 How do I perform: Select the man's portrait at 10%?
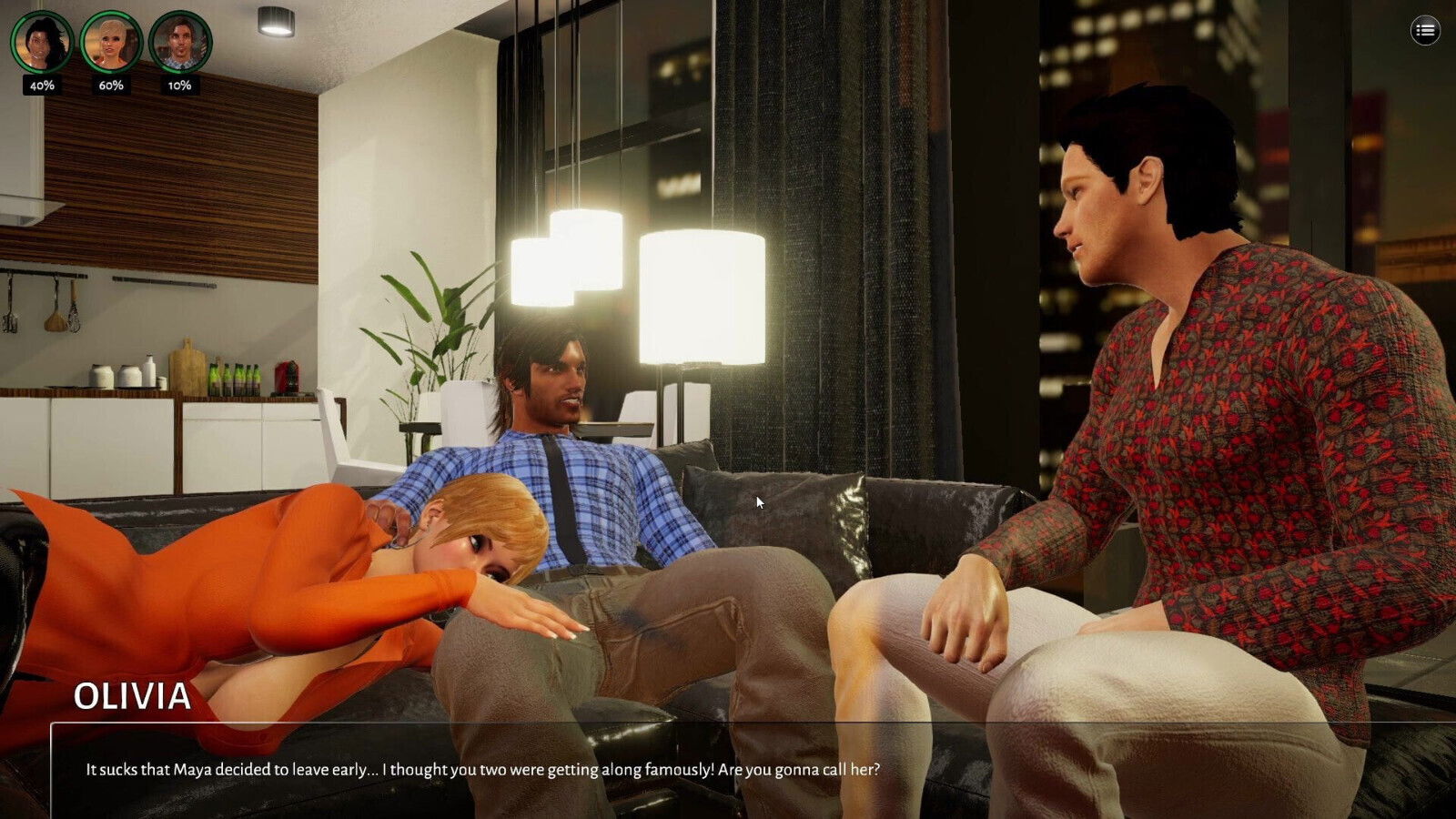point(180,42)
